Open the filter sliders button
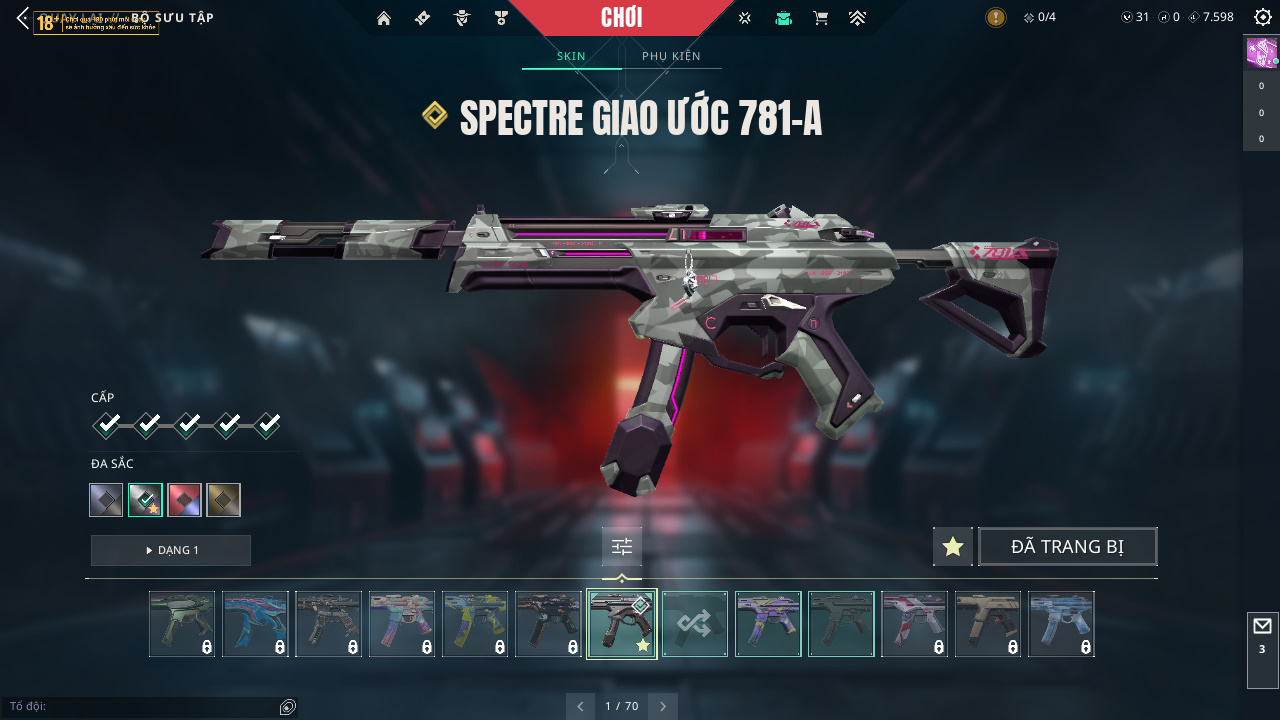 (622, 547)
